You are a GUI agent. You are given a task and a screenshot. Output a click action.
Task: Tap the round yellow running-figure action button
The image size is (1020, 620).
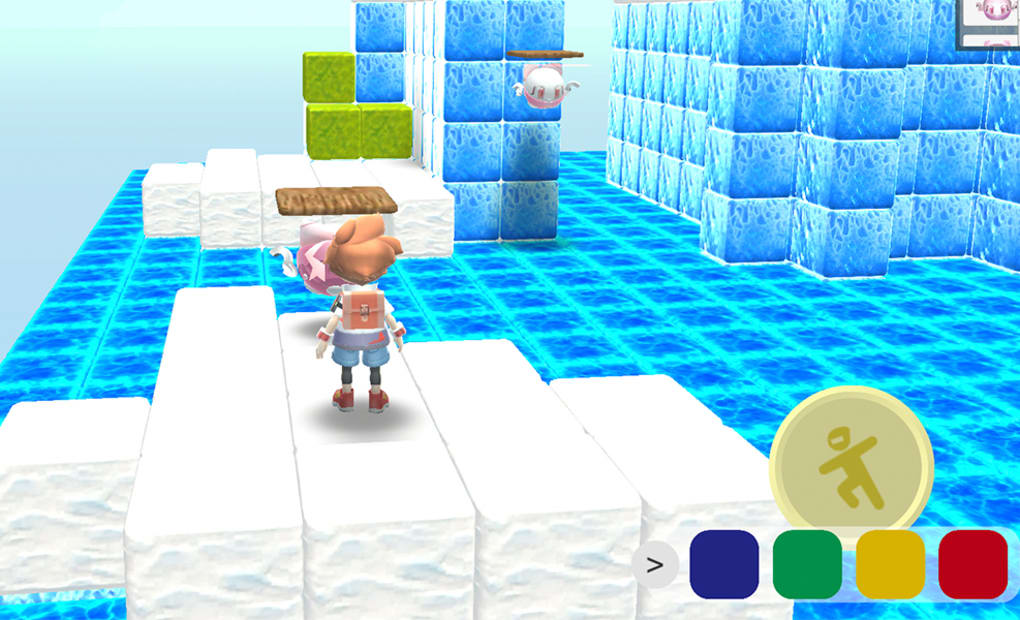(x=851, y=468)
